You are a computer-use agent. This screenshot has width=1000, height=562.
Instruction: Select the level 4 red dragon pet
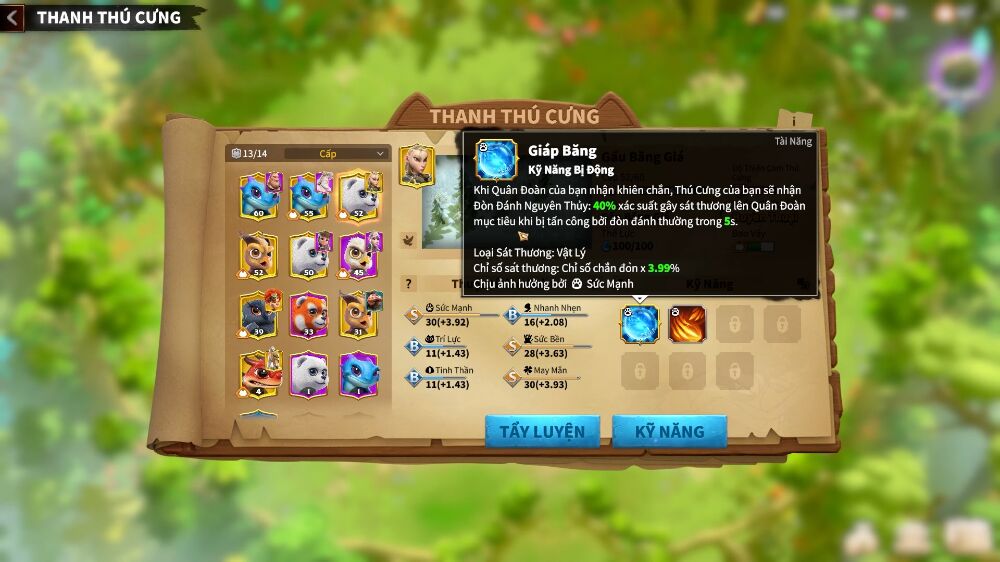point(260,374)
